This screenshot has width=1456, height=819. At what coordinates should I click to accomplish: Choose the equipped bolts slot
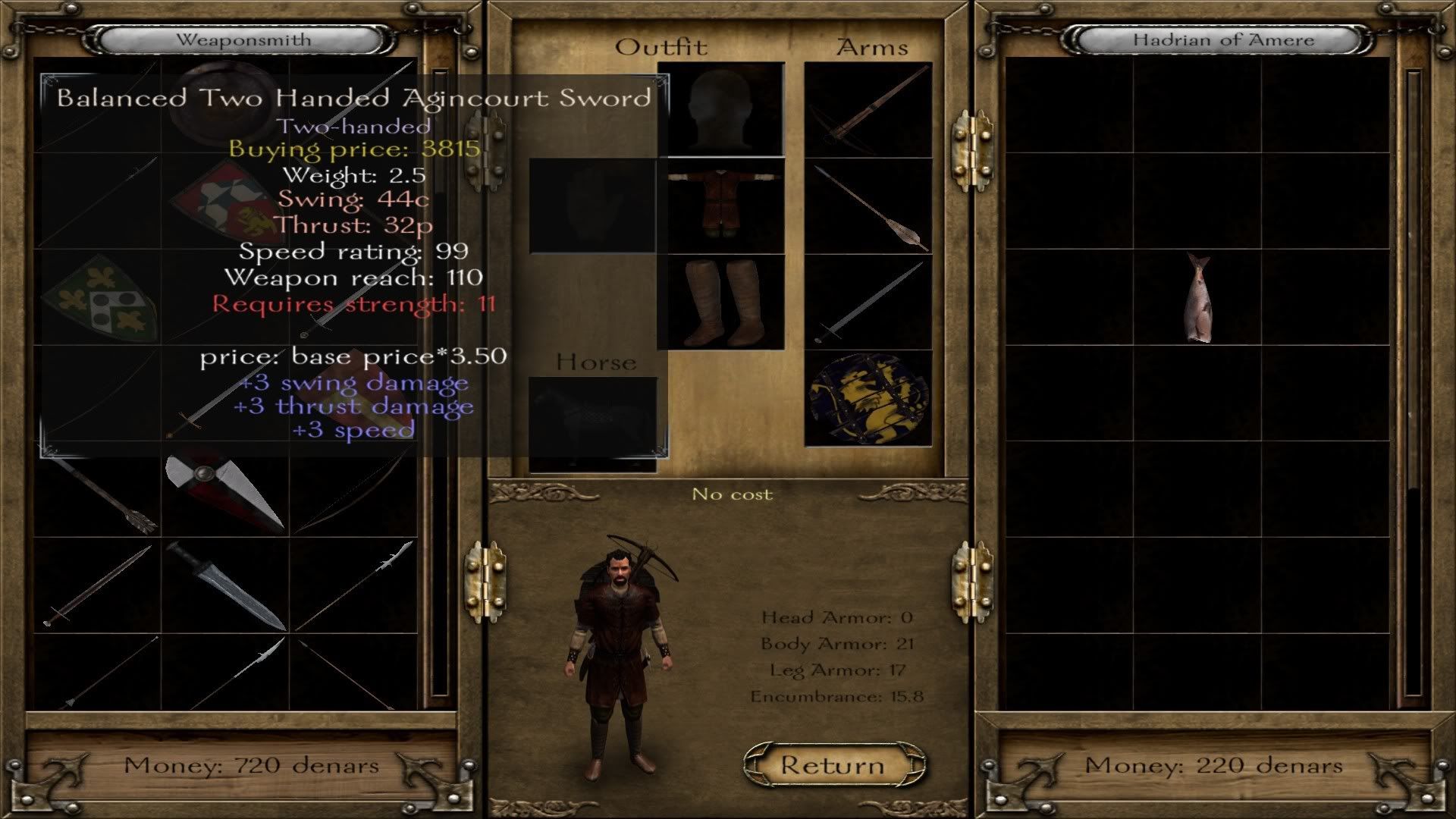coord(868,206)
